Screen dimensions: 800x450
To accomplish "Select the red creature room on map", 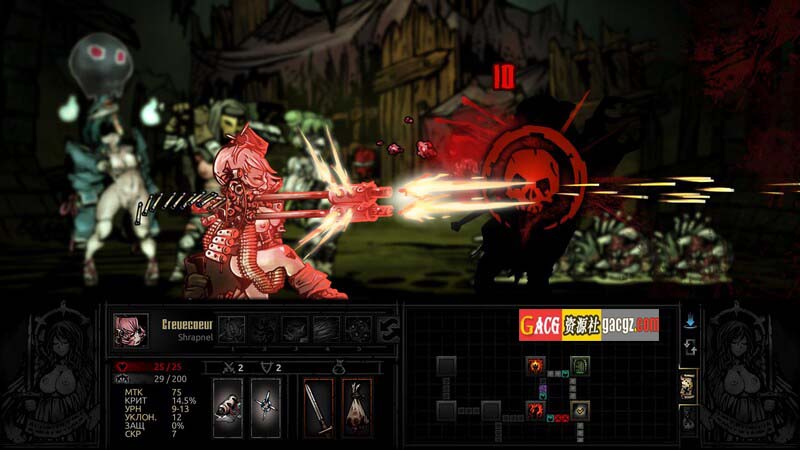I will [536, 410].
